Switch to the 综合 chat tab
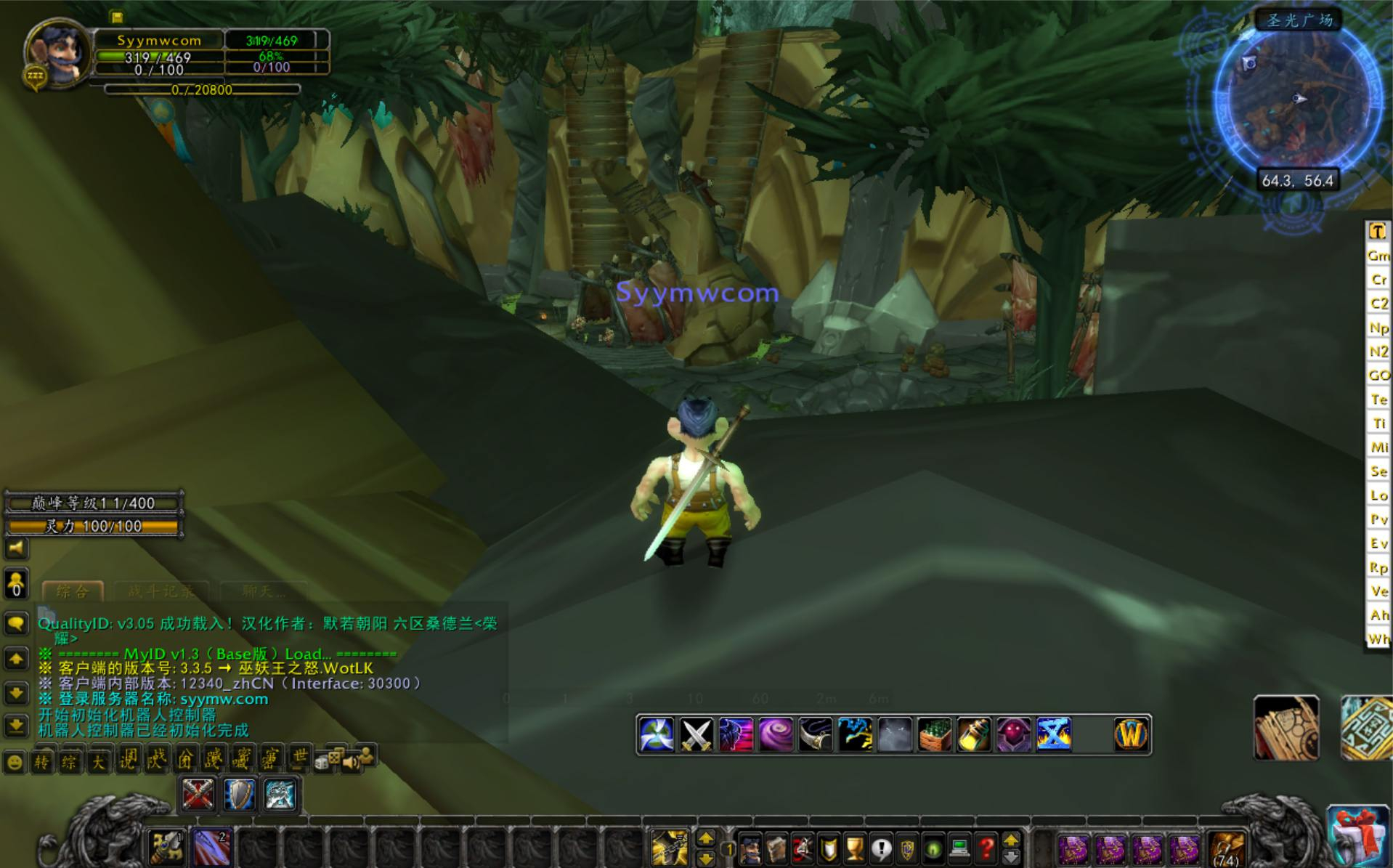 coord(72,591)
